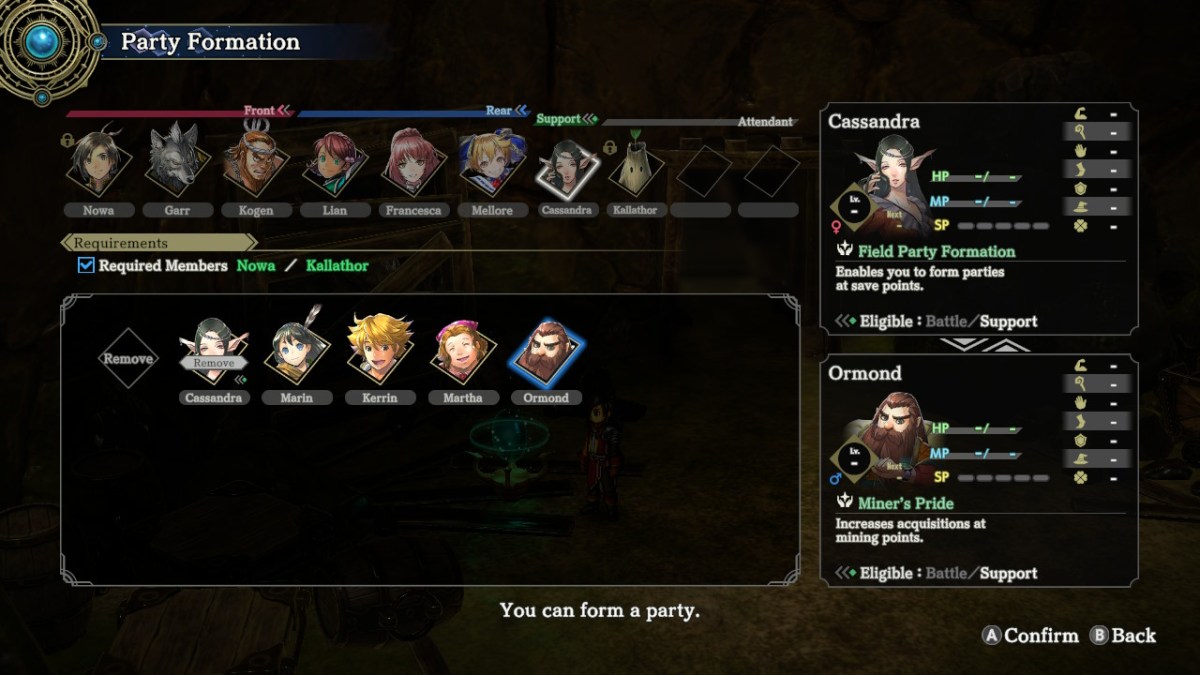
Task: Select Kogen's party portrait
Action: 255,163
